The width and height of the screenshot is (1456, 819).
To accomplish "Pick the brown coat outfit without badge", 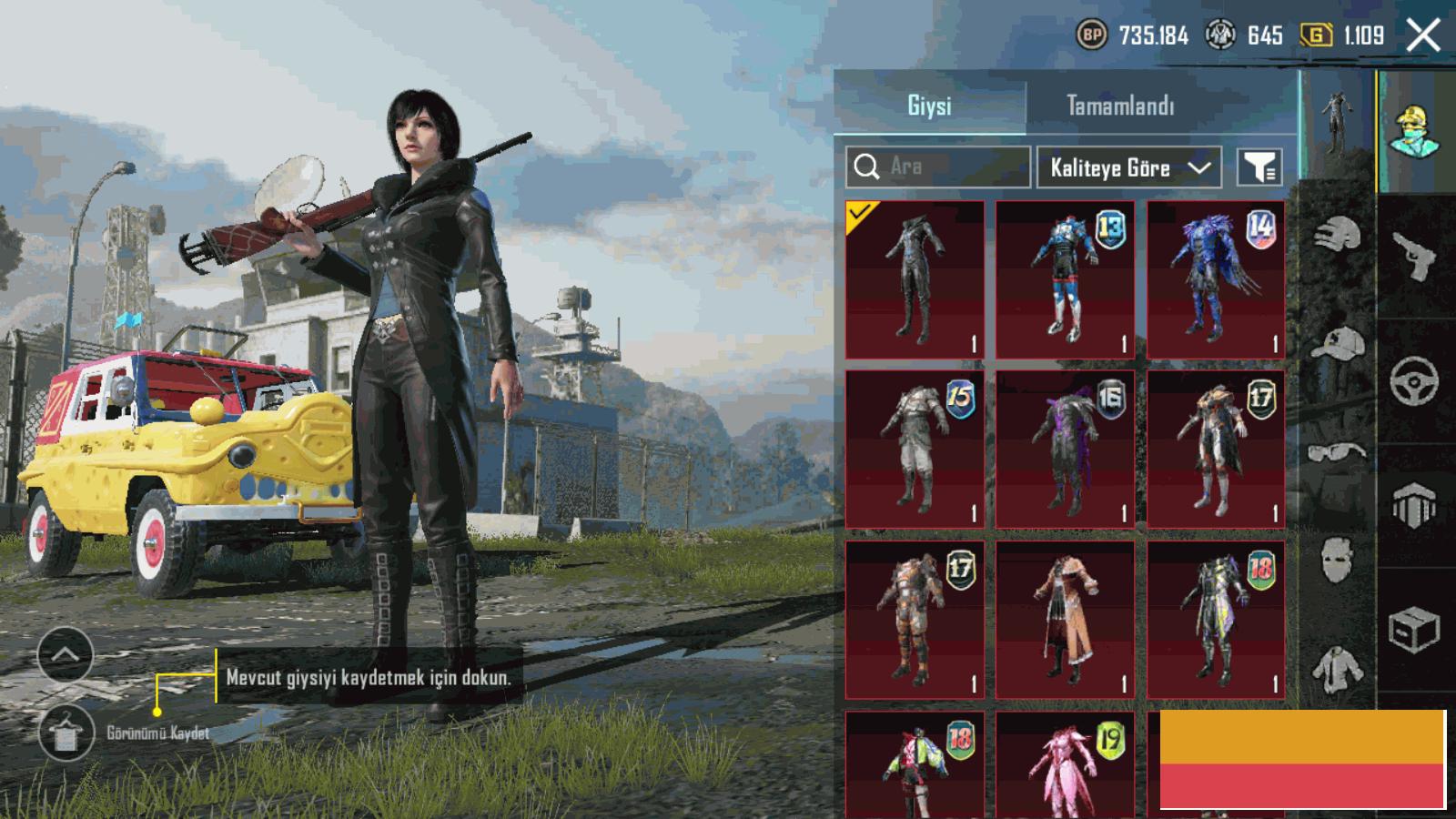I will tap(1065, 620).
